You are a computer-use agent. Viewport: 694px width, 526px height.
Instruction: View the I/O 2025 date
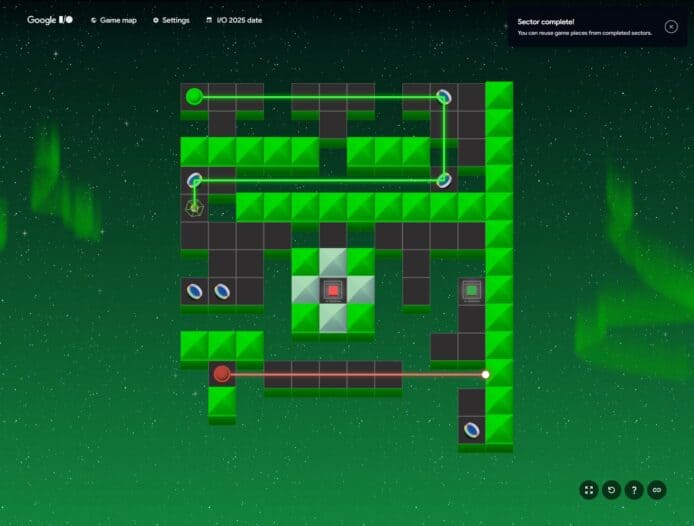(234, 20)
